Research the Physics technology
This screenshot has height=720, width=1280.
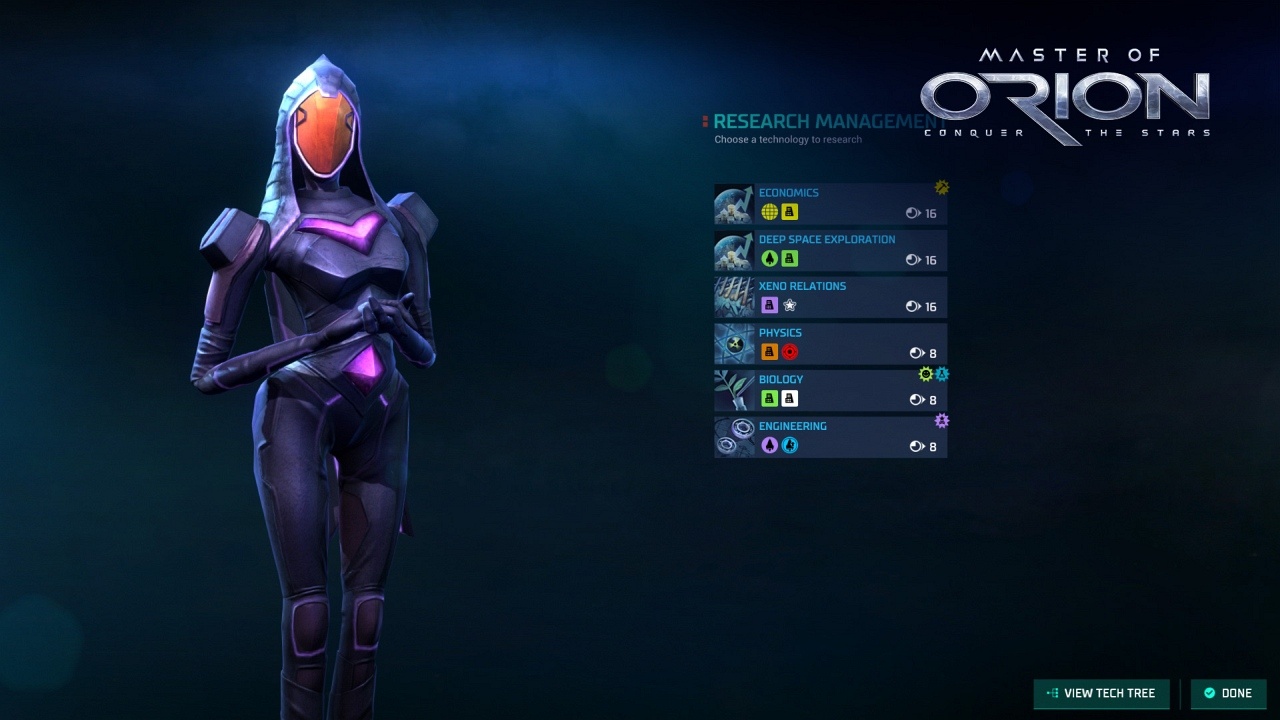point(830,343)
